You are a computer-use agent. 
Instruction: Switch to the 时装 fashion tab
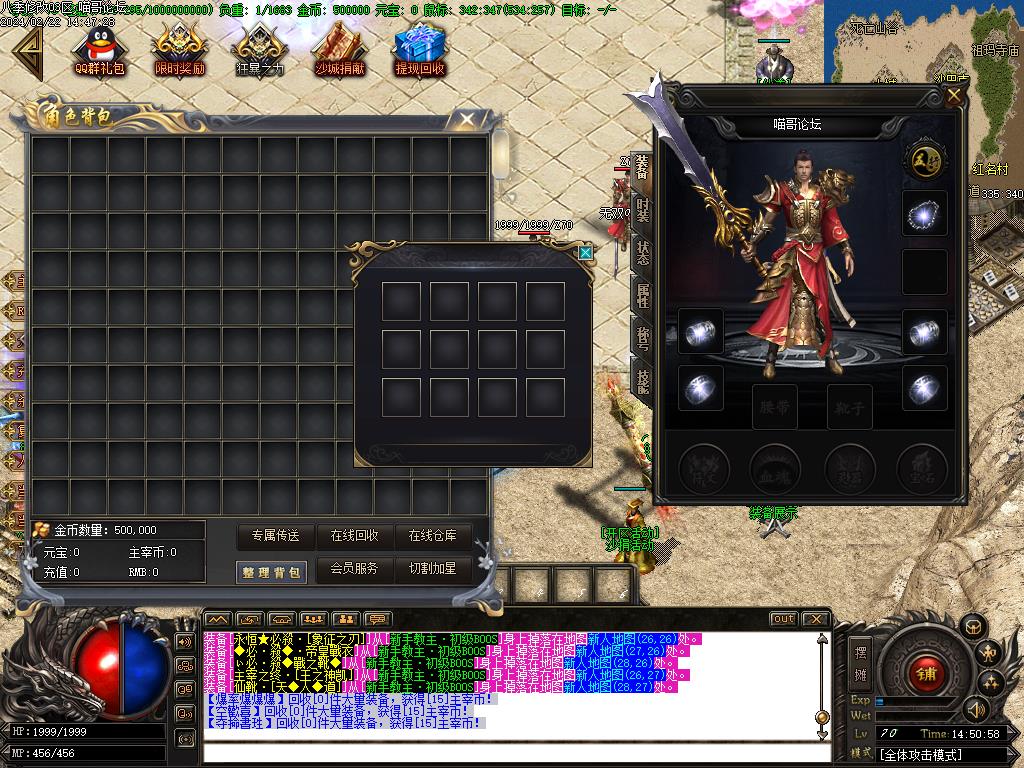click(x=642, y=209)
